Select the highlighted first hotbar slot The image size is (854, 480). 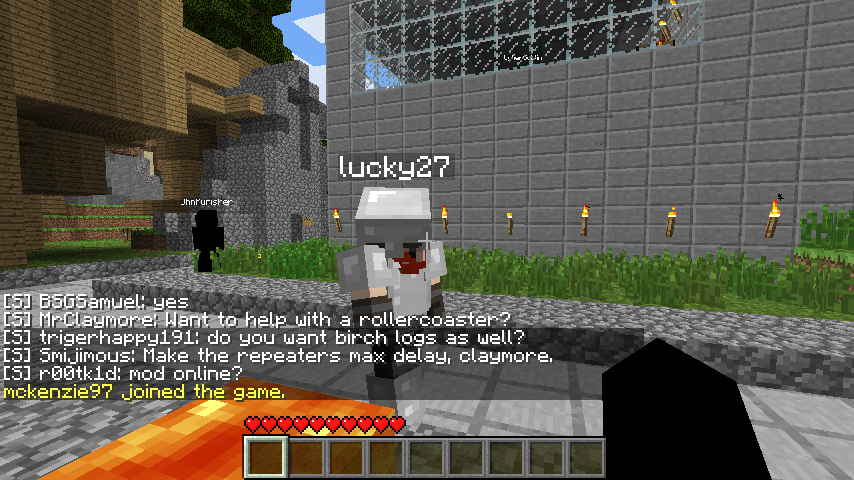[267, 458]
